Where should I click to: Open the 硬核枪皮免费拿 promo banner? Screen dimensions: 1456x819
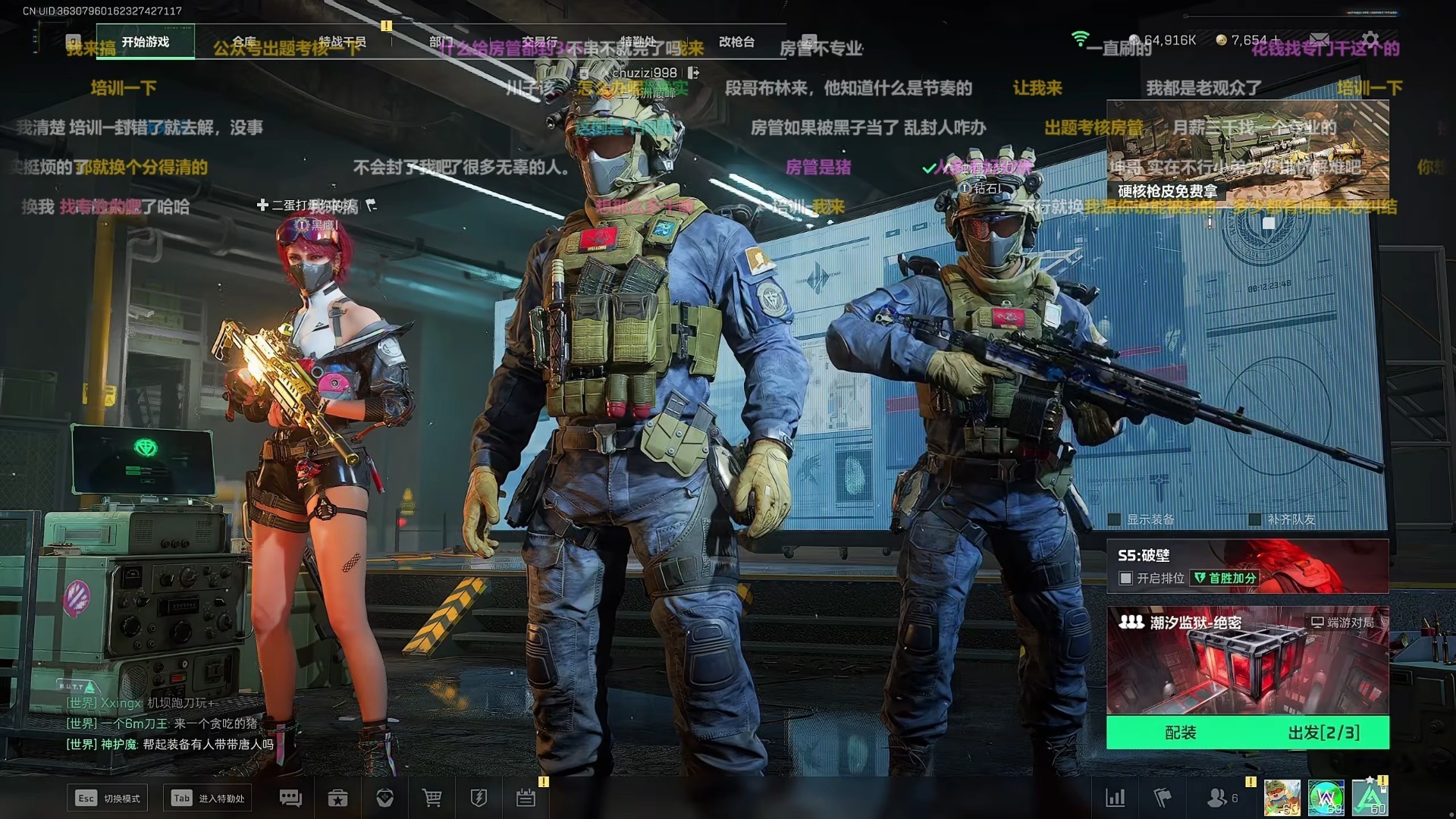[1247, 152]
